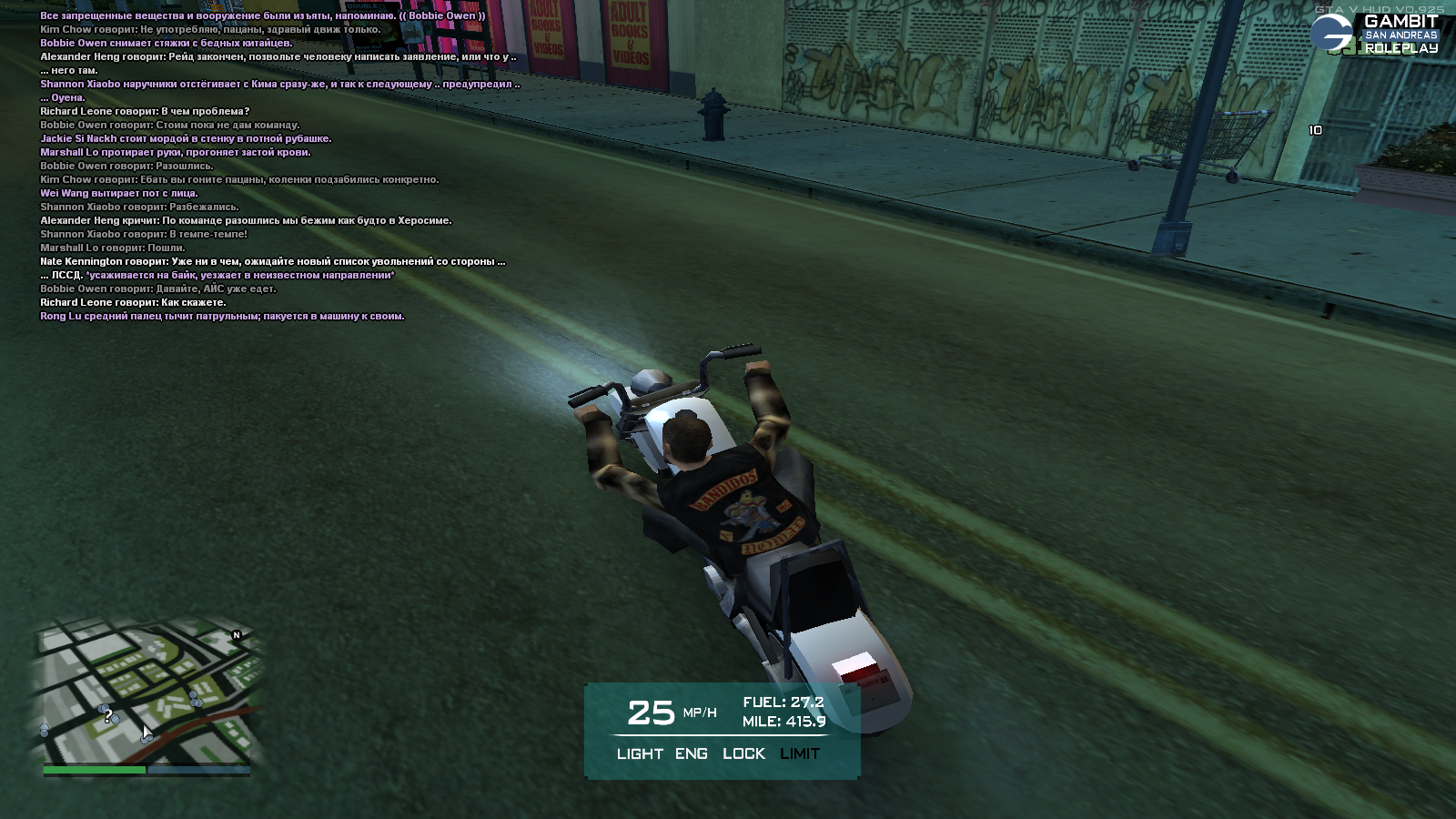Click the minimap
The width and height of the screenshot is (1456, 819).
[147, 692]
